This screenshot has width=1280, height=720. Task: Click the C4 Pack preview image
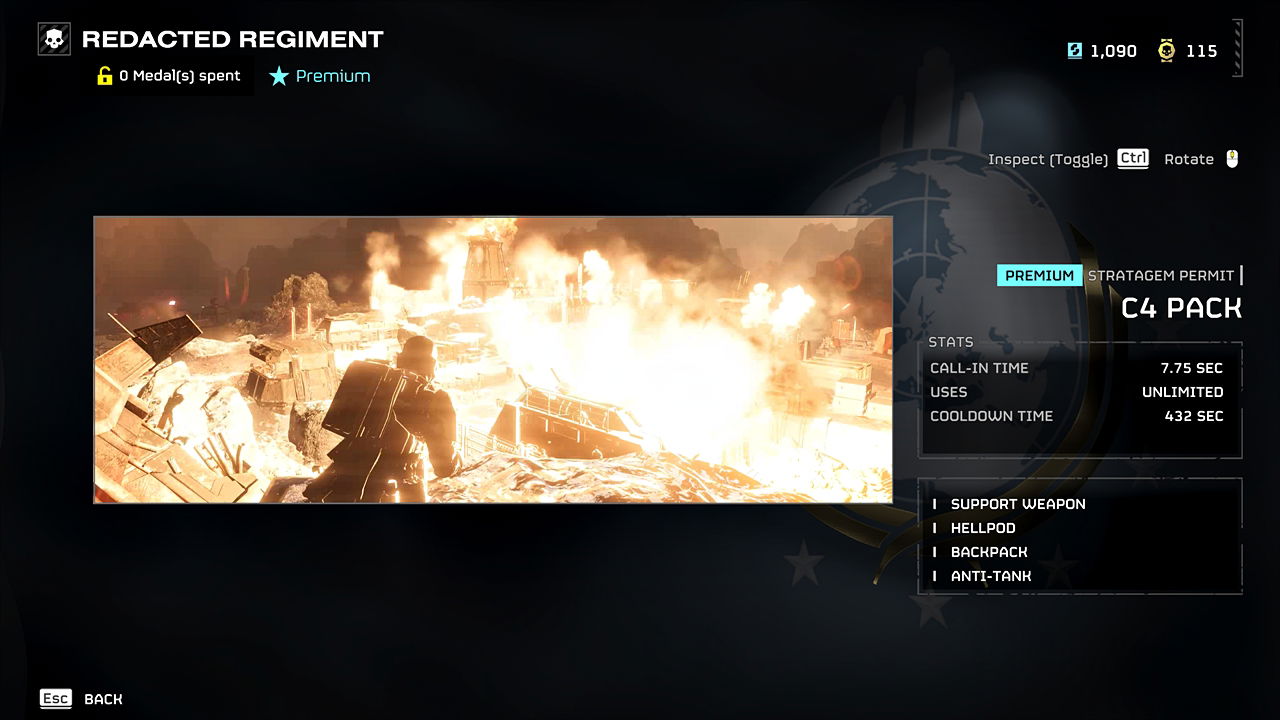point(492,358)
